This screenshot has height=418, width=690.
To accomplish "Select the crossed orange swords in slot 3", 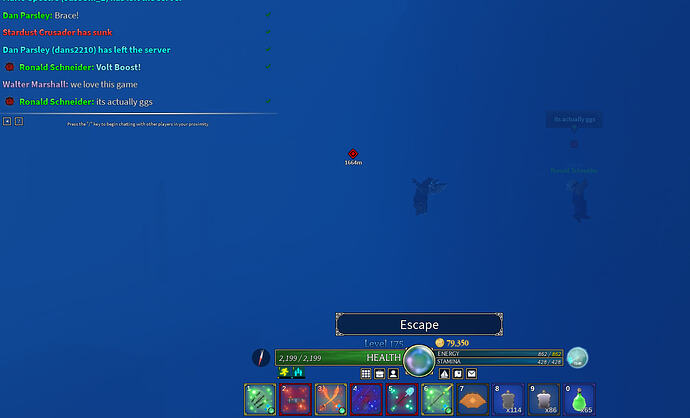I will 331,399.
